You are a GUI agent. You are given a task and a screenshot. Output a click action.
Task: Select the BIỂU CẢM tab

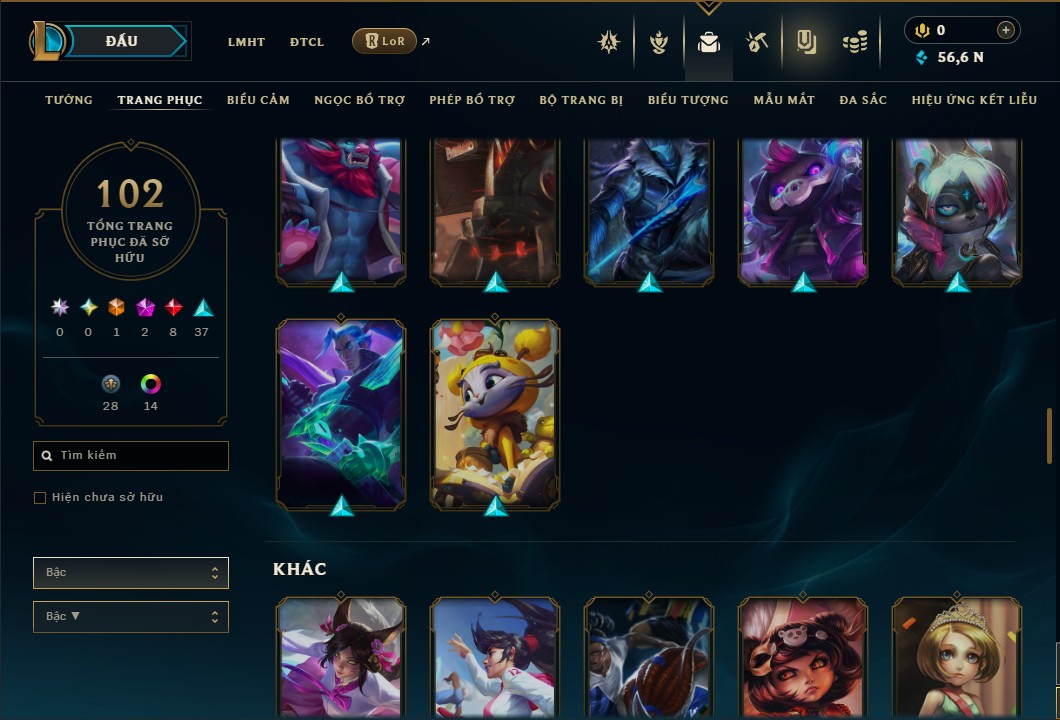click(258, 100)
